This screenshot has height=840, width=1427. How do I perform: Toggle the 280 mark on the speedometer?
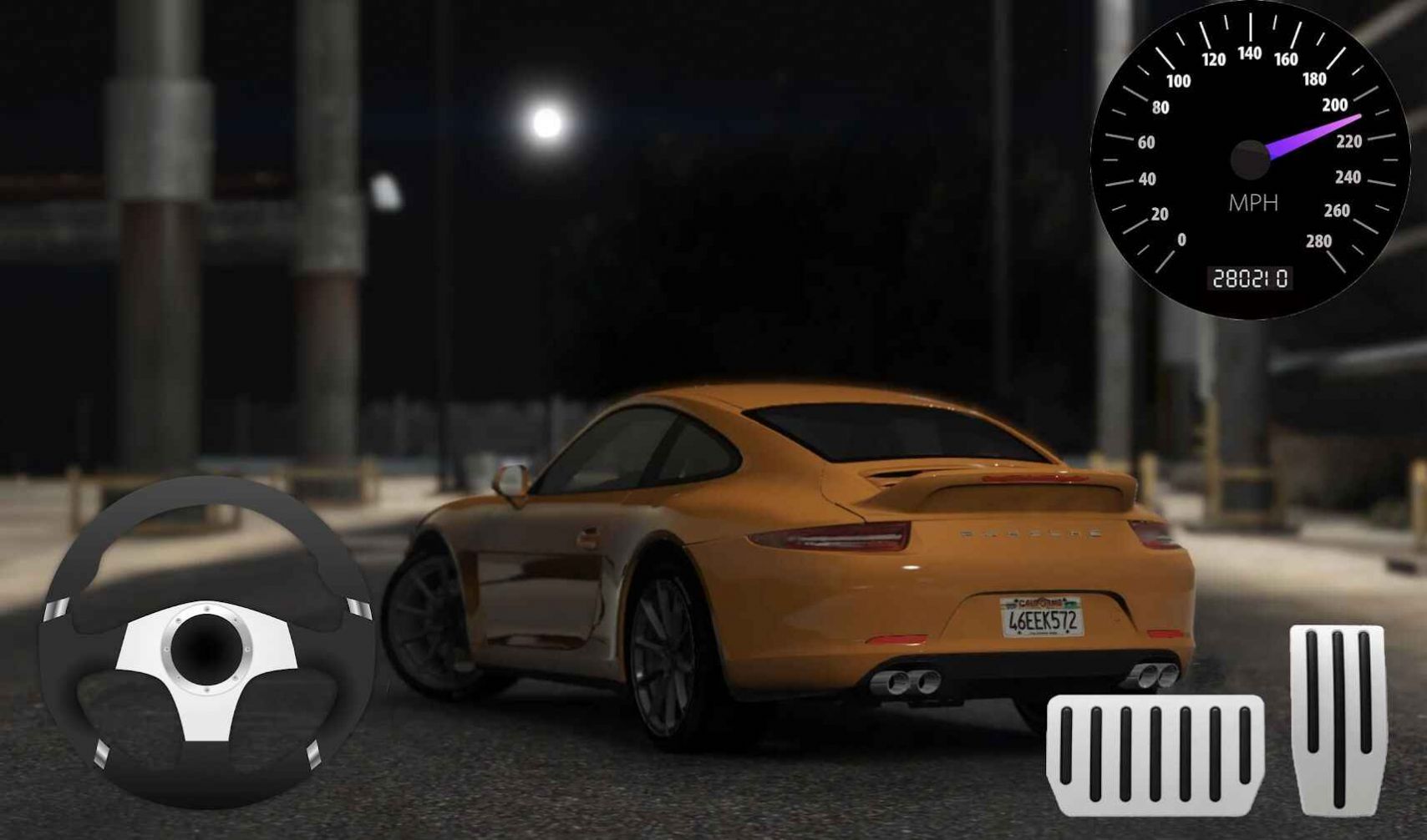(1320, 242)
